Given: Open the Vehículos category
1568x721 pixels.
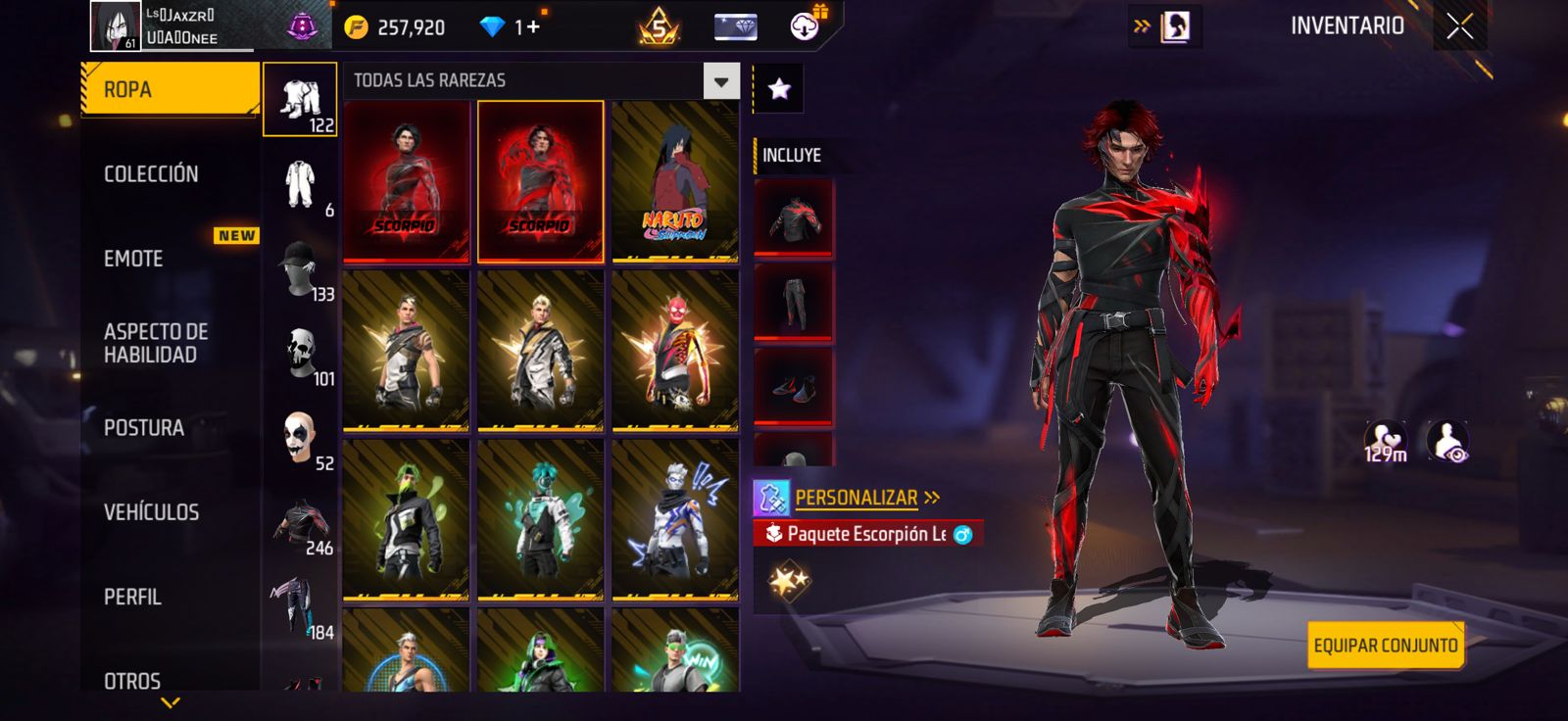Looking at the screenshot, I should 152,512.
